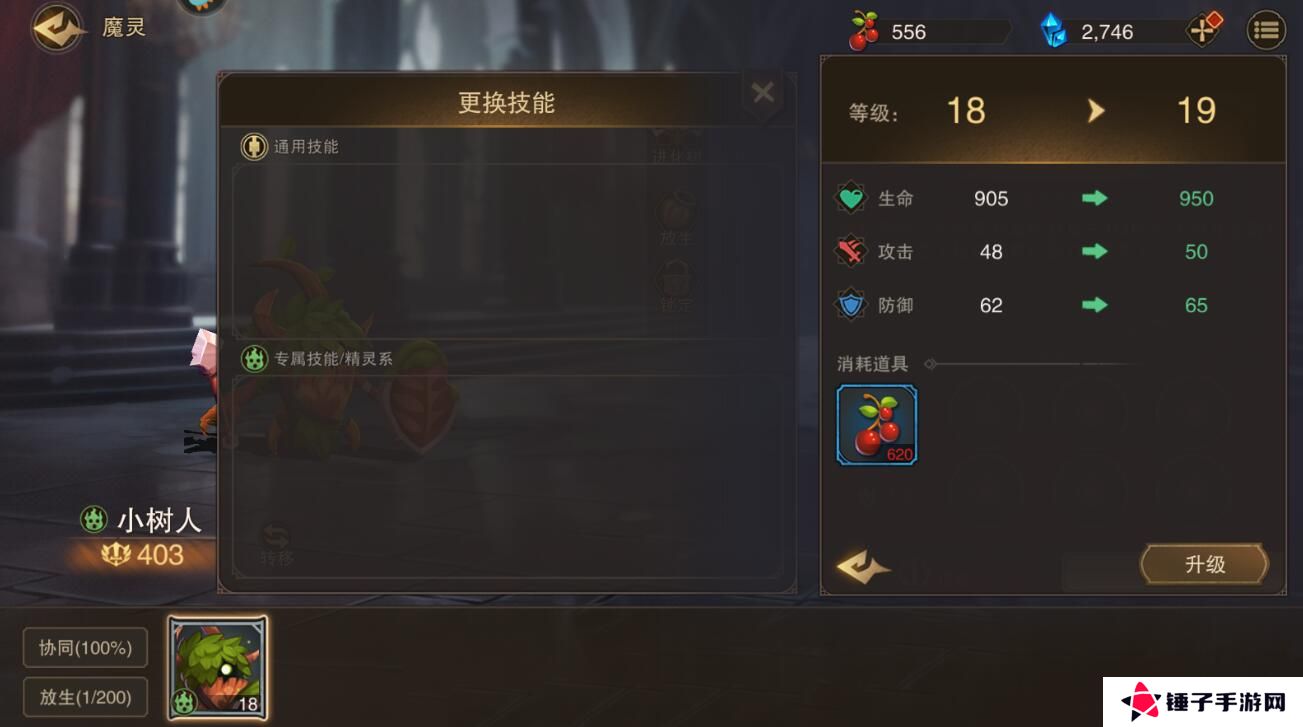The width and height of the screenshot is (1303, 727).
Task: Tap the cherry currency icon in top bar
Action: click(x=866, y=30)
